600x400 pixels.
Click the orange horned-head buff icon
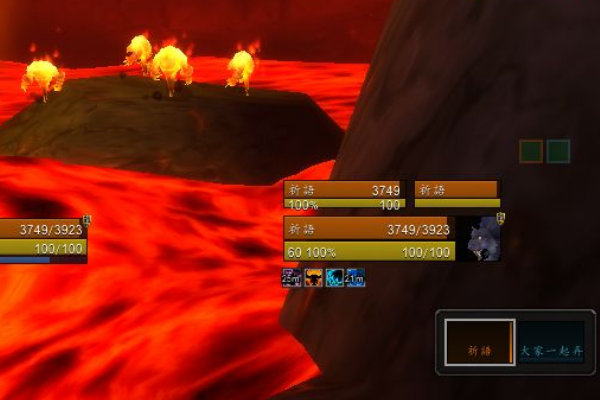click(x=314, y=276)
